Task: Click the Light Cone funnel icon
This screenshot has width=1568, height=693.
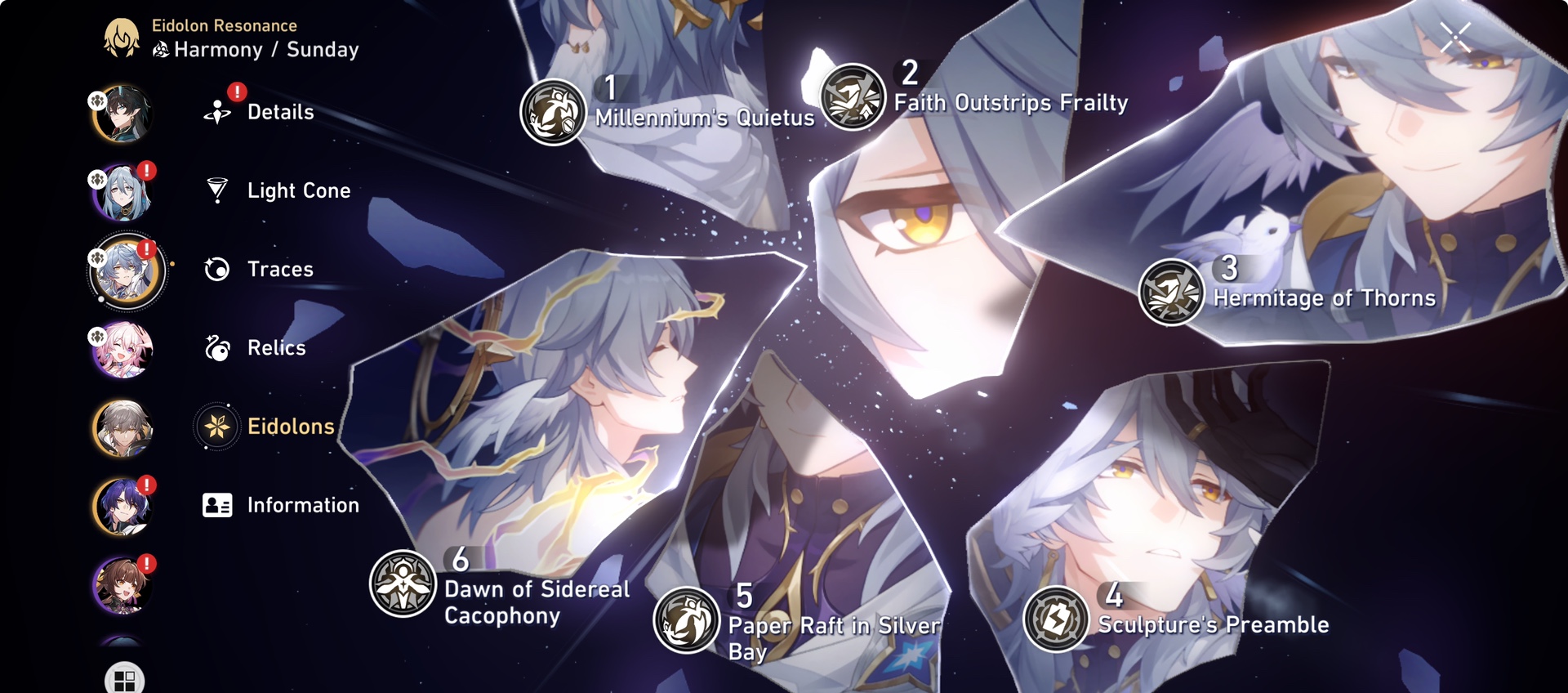Action: point(216,190)
